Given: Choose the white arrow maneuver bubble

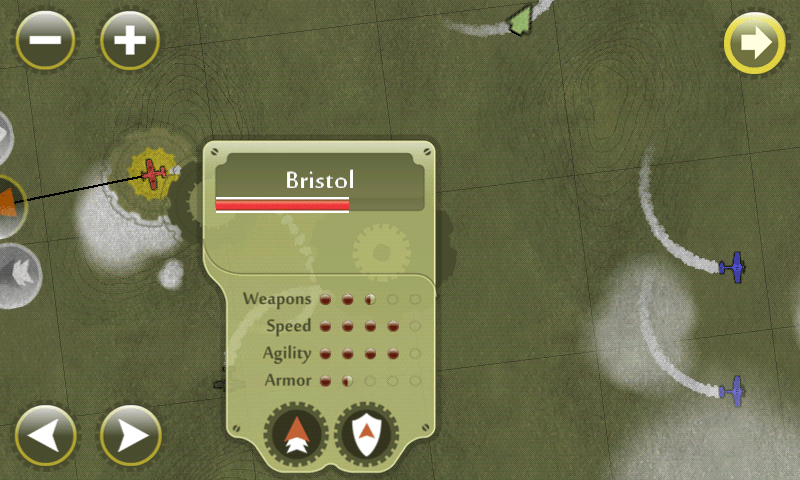Looking at the screenshot, I should (17, 270).
